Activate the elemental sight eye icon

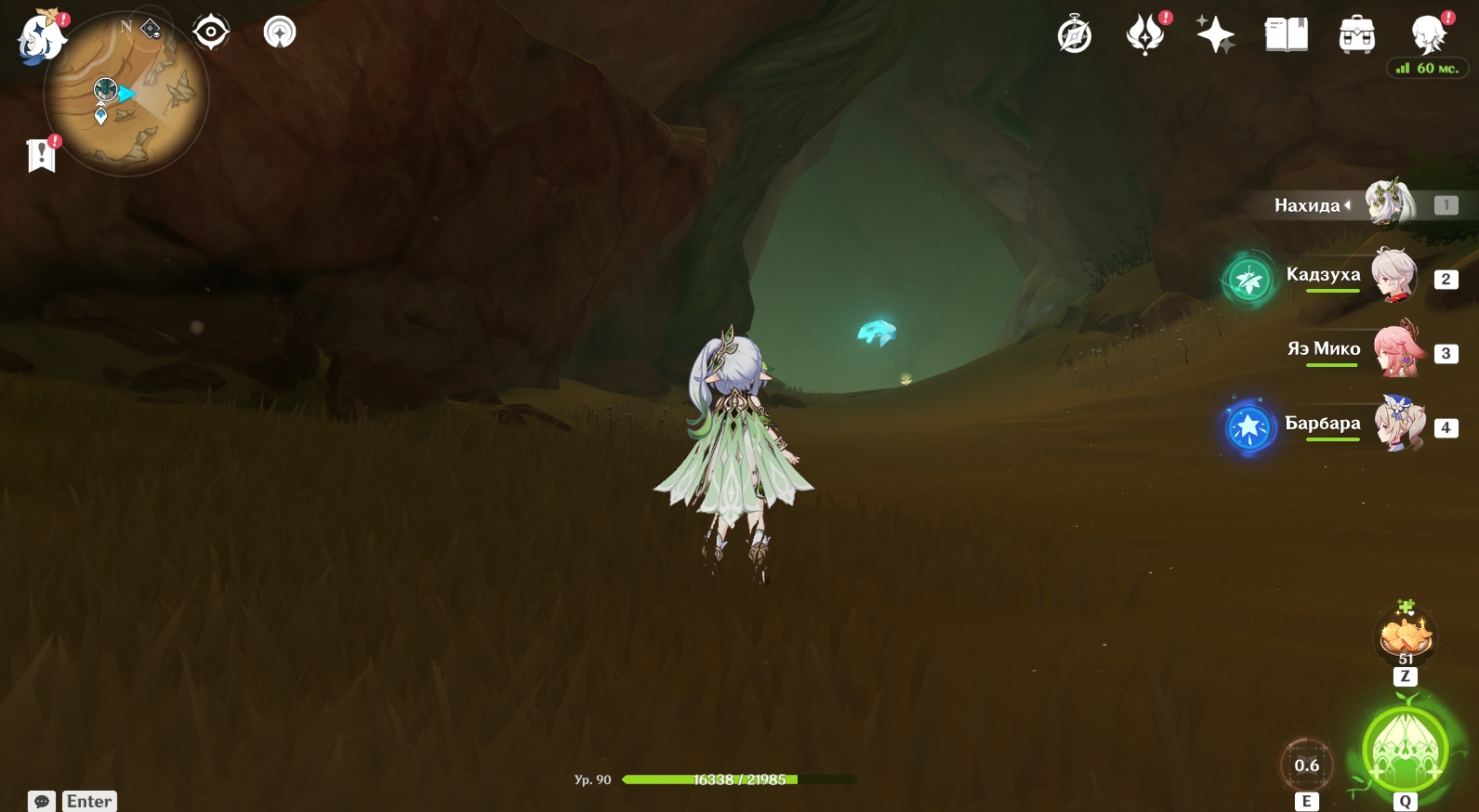tap(211, 33)
